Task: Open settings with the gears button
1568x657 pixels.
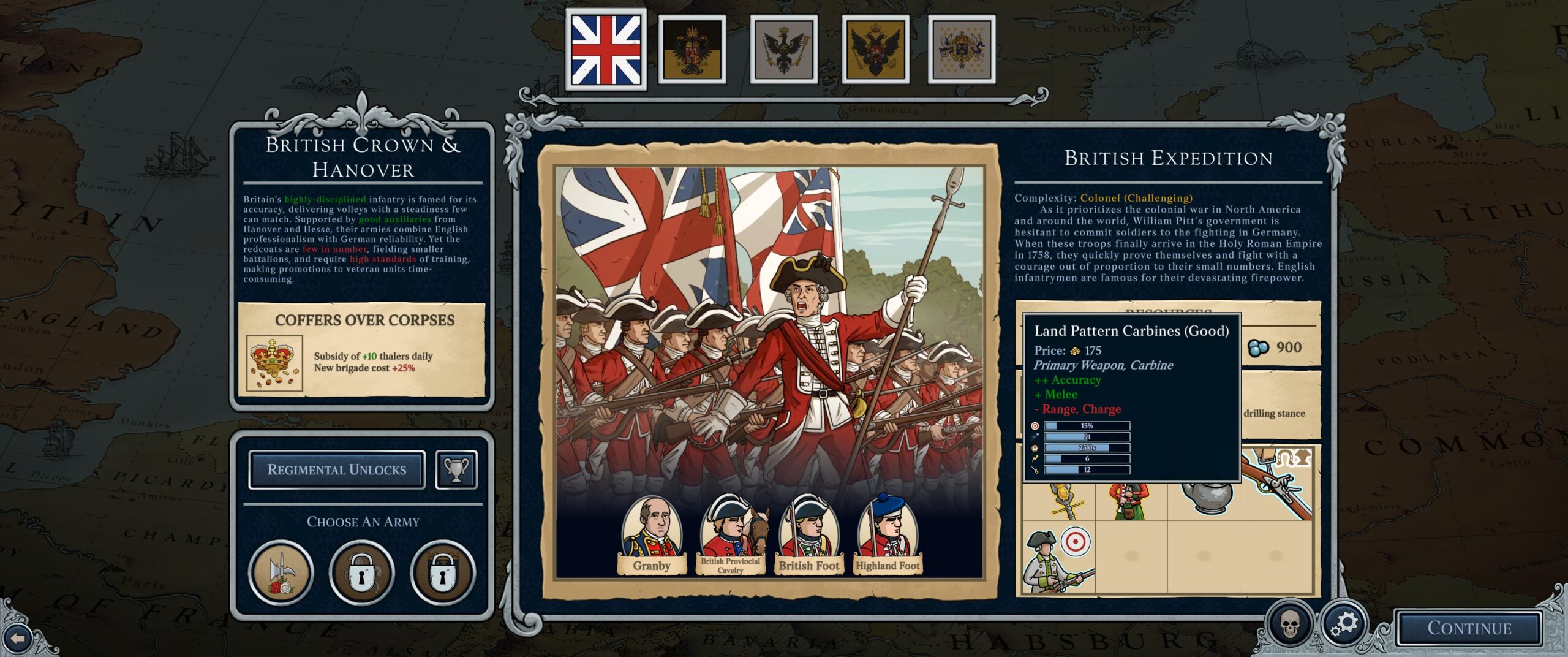Action: (x=1344, y=625)
